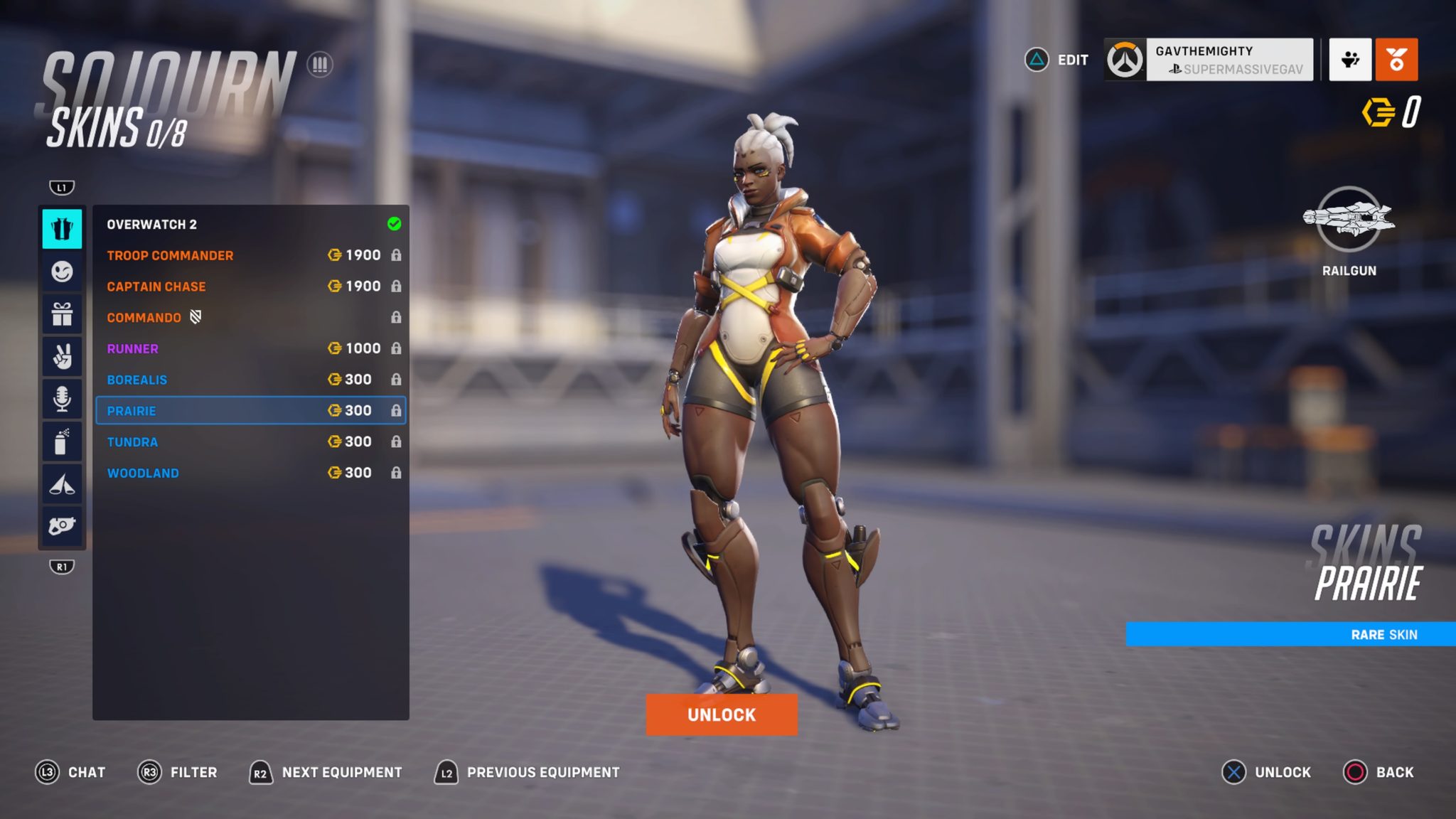
Task: Select the Weapon Charms gun icon
Action: tap(63, 525)
